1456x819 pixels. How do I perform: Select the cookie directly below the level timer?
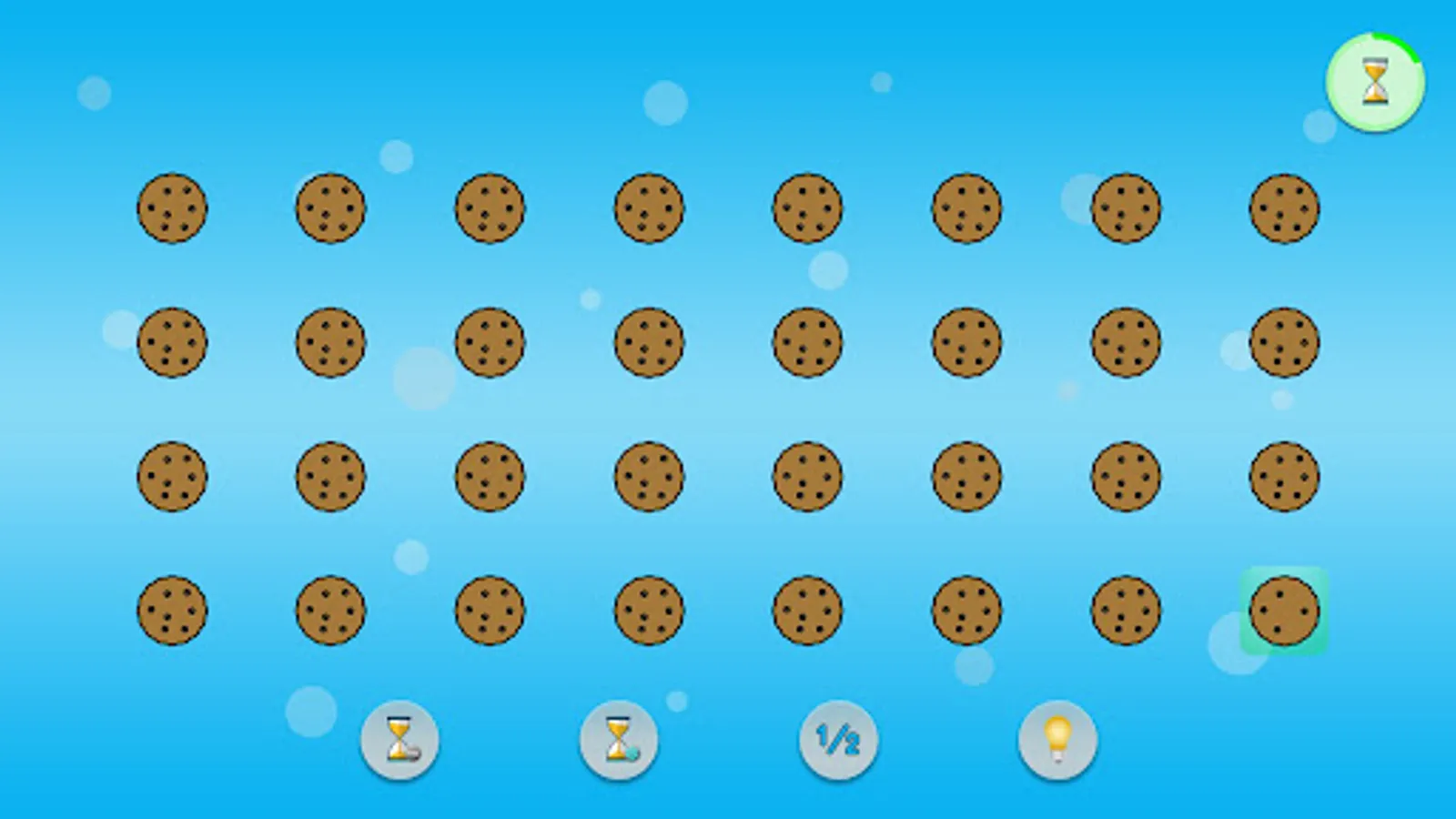1284,207
